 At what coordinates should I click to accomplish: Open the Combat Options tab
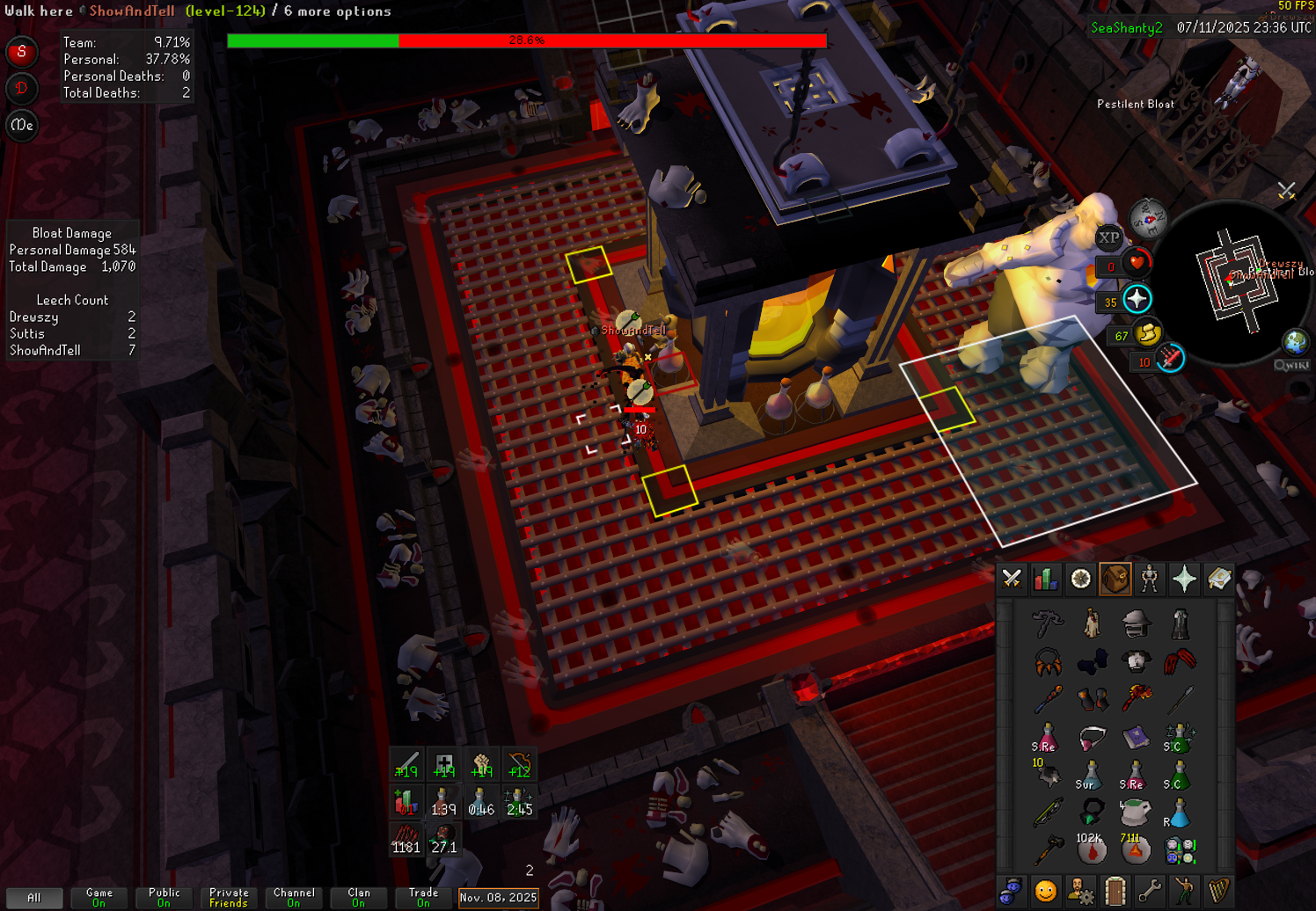tap(1012, 579)
